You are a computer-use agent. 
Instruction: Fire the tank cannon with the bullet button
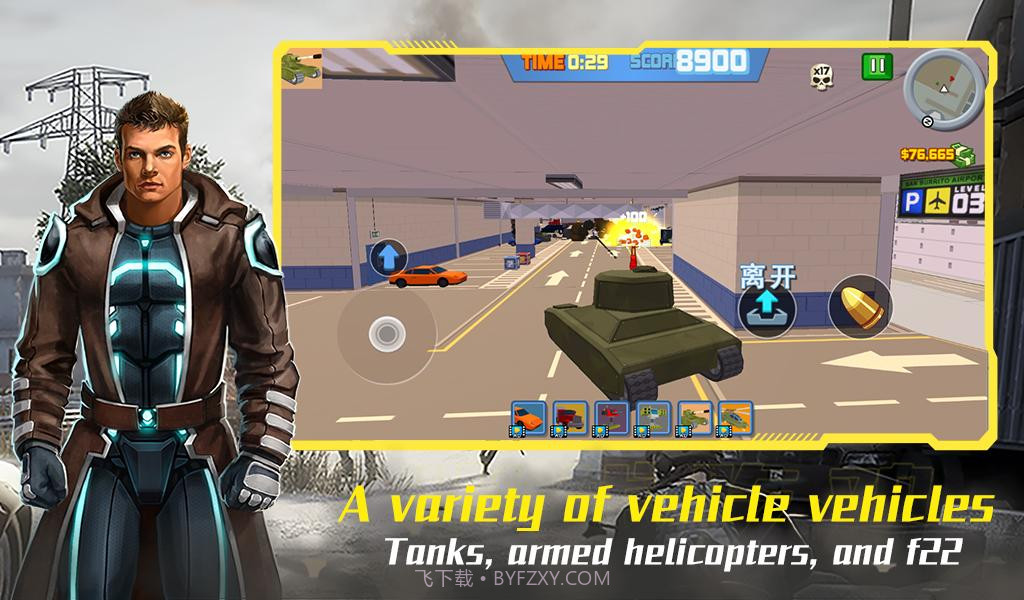point(860,305)
